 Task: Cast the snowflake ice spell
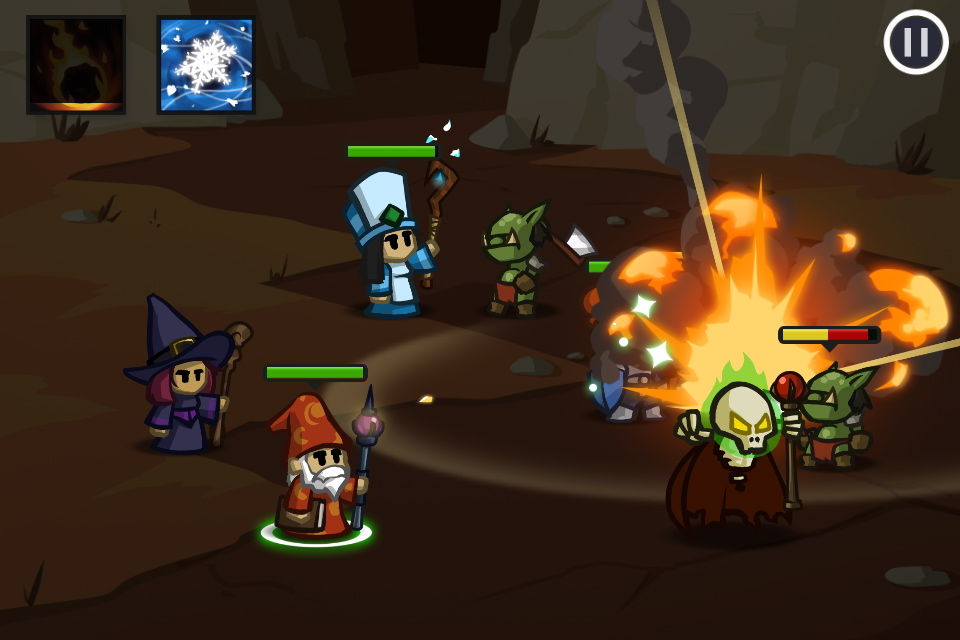pyautogui.click(x=206, y=65)
